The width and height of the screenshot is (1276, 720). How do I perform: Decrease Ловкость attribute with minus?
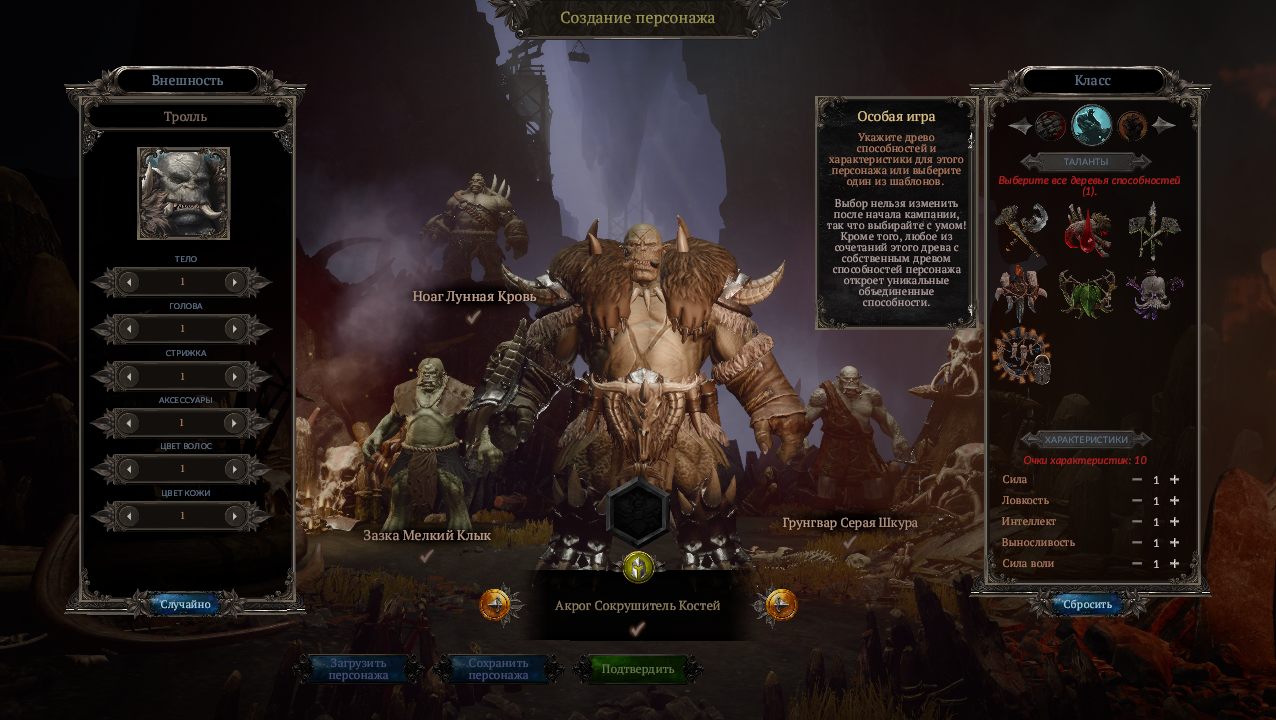pos(1137,501)
